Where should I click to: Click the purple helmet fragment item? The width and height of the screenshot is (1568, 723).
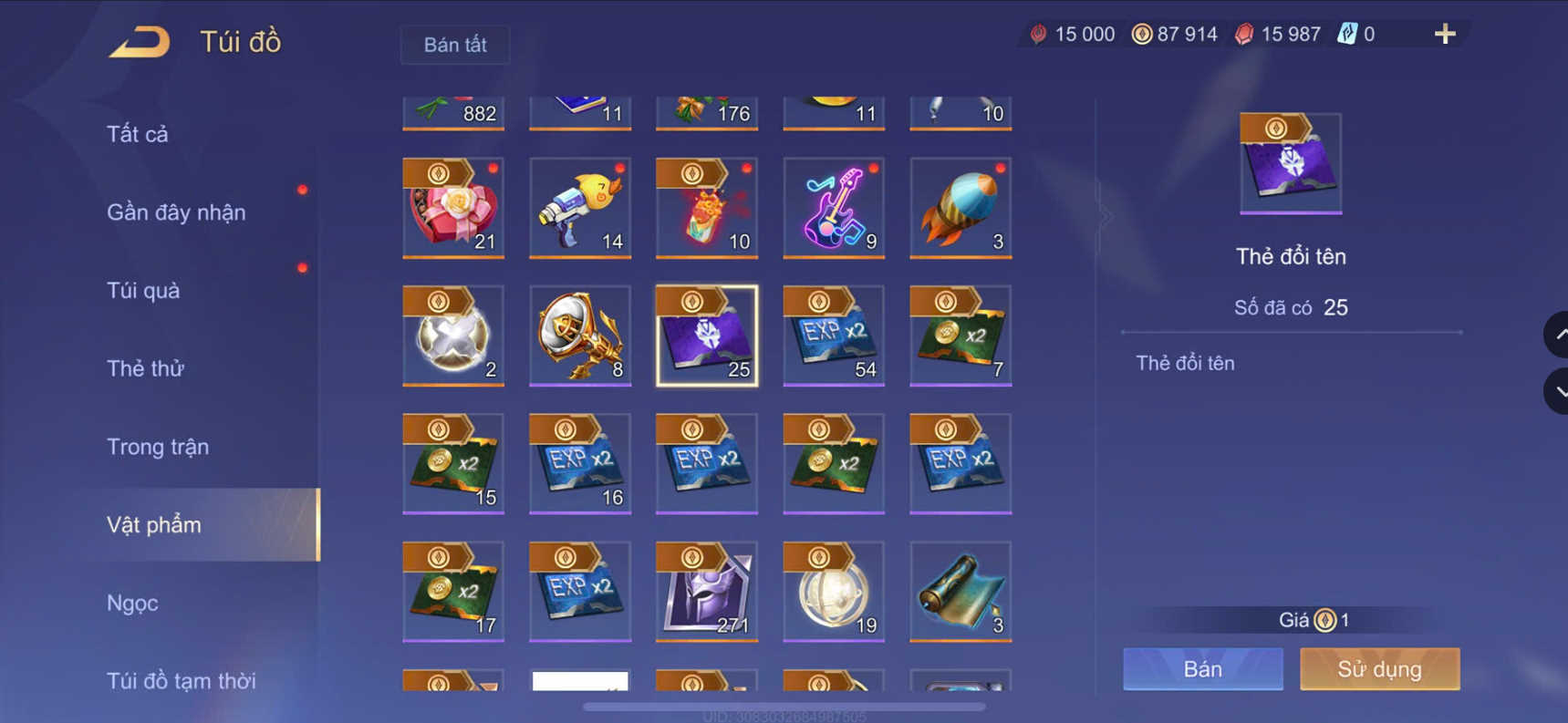[706, 591]
